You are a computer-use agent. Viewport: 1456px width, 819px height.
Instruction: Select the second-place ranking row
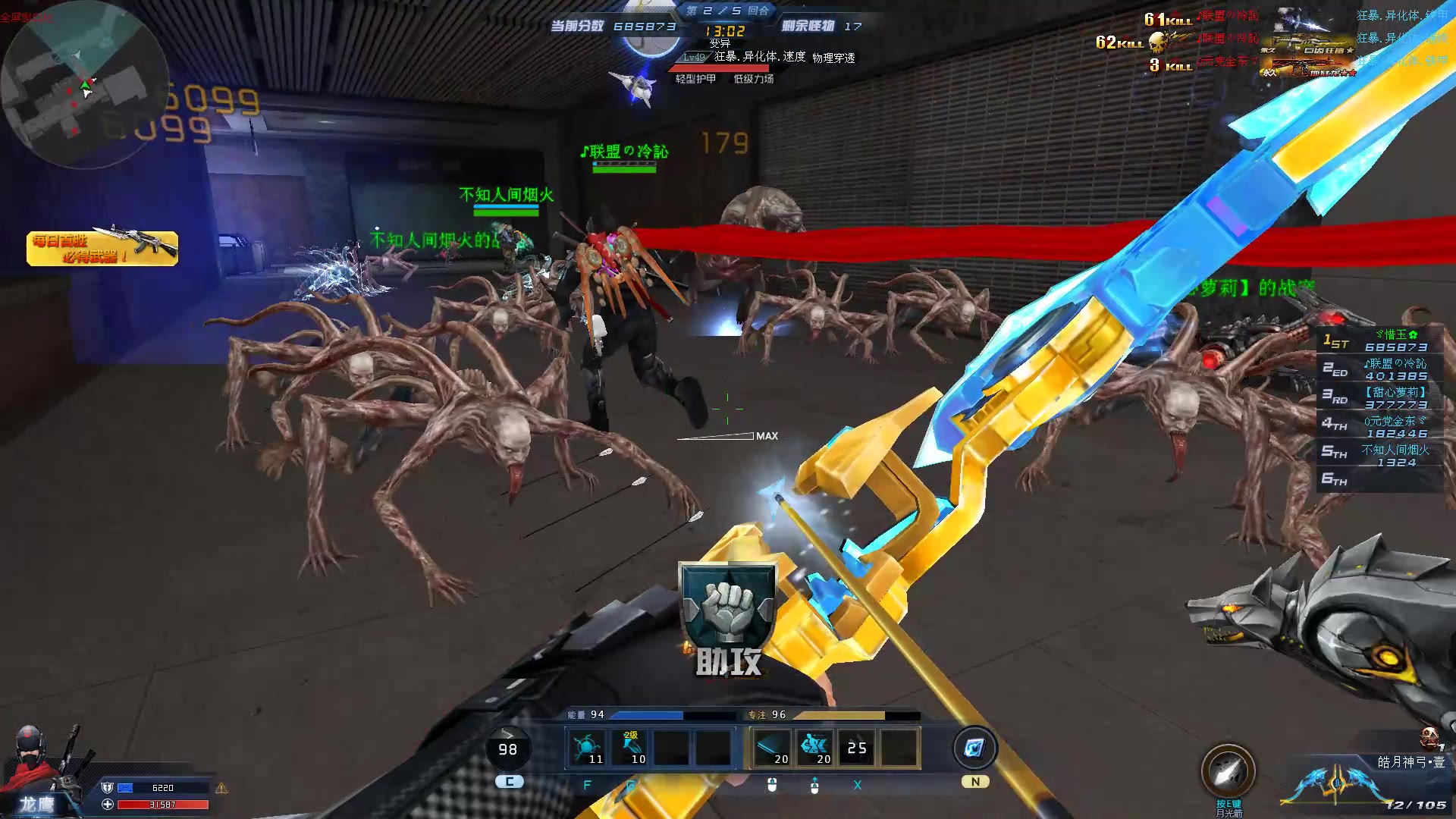(x=1380, y=369)
